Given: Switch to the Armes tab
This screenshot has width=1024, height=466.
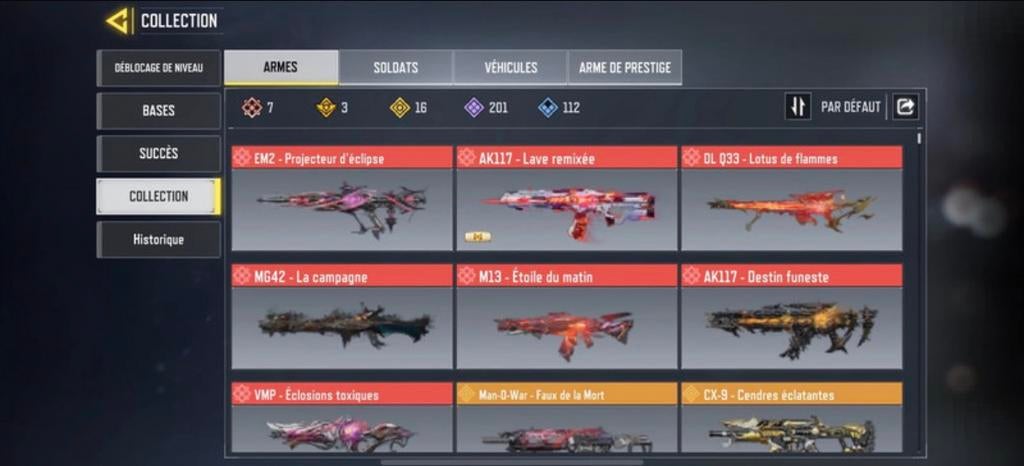Looking at the screenshot, I should click(x=280, y=68).
